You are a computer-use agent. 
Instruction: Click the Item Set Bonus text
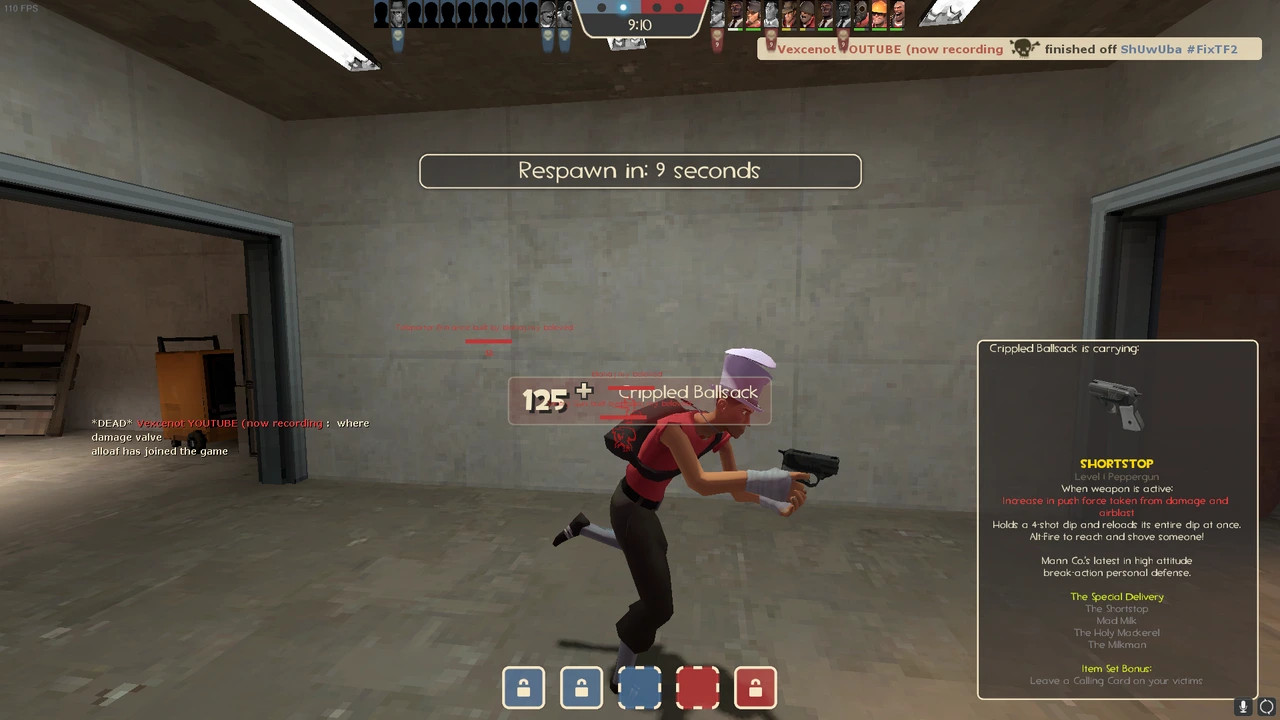1116,668
